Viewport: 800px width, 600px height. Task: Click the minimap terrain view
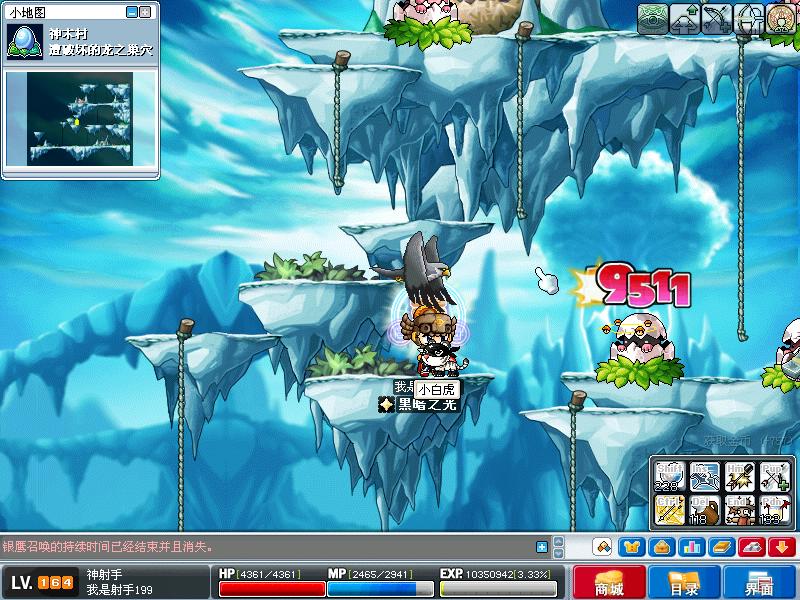pyautogui.click(x=80, y=118)
